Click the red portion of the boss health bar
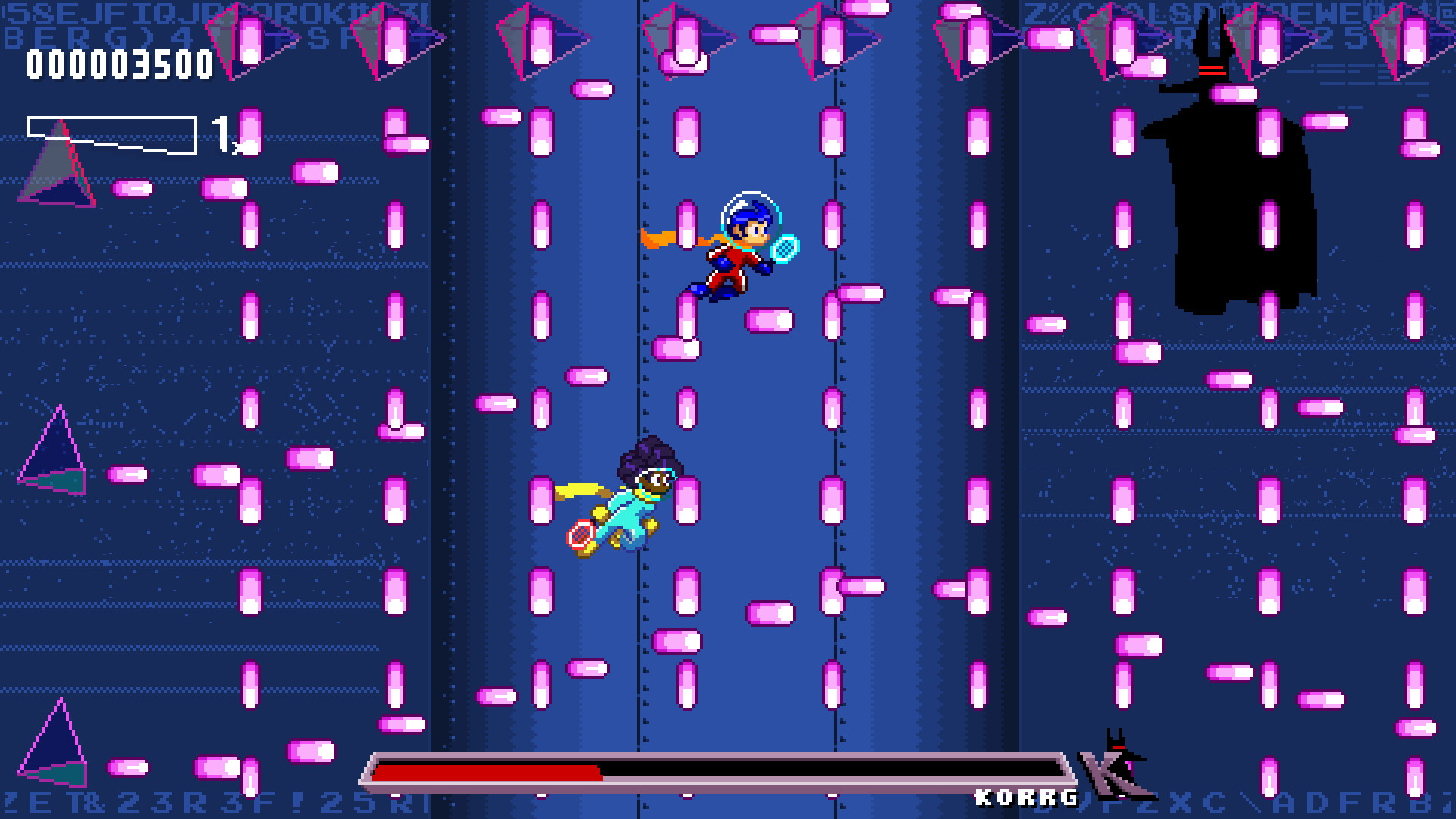 tap(485, 775)
